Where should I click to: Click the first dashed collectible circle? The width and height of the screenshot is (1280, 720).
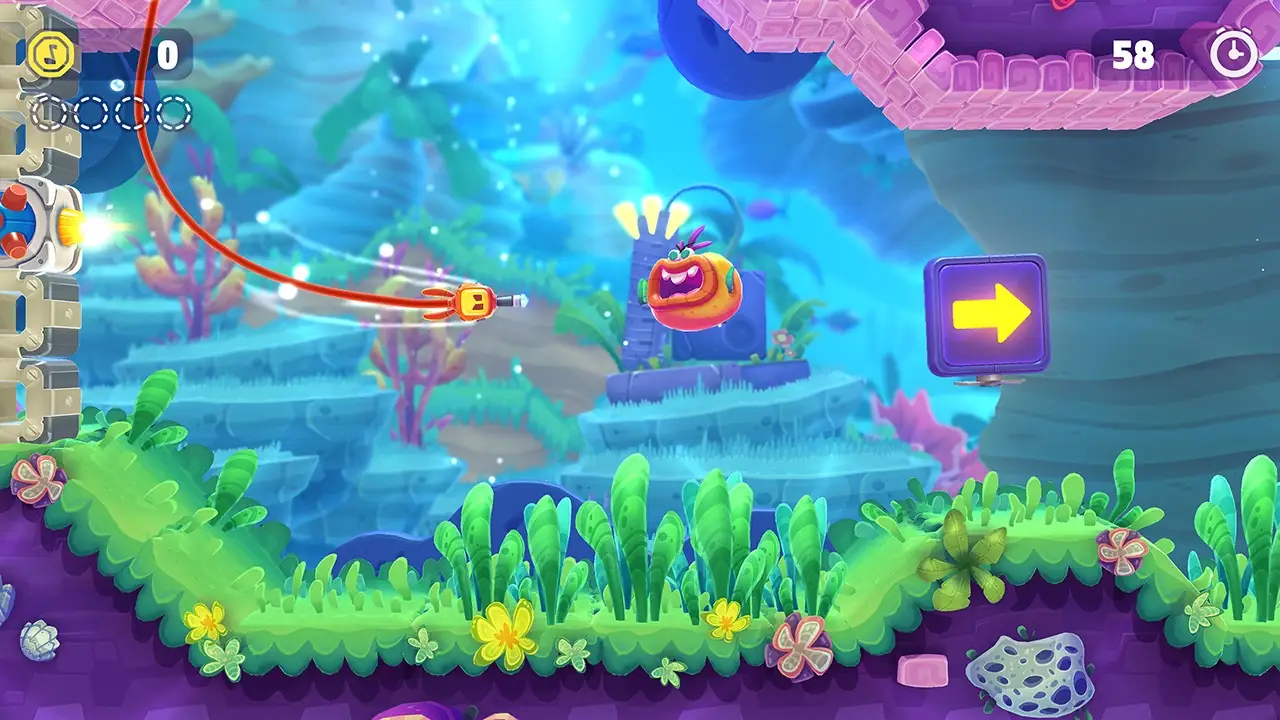(46, 110)
